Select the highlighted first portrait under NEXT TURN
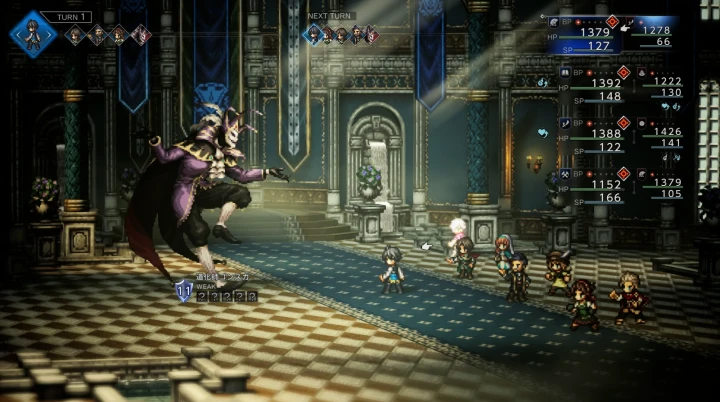 [315, 35]
